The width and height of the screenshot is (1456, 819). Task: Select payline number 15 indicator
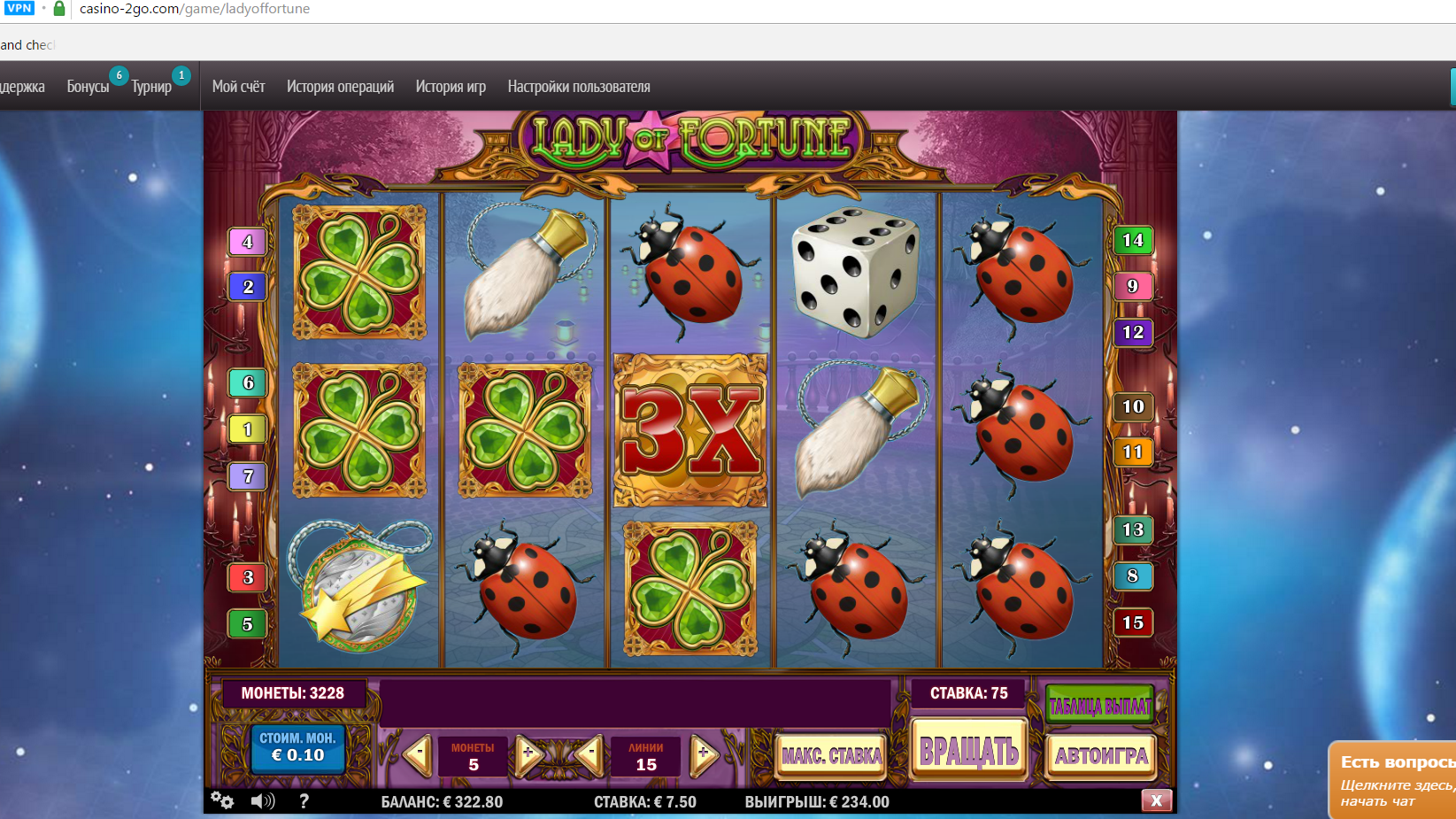(x=1132, y=622)
